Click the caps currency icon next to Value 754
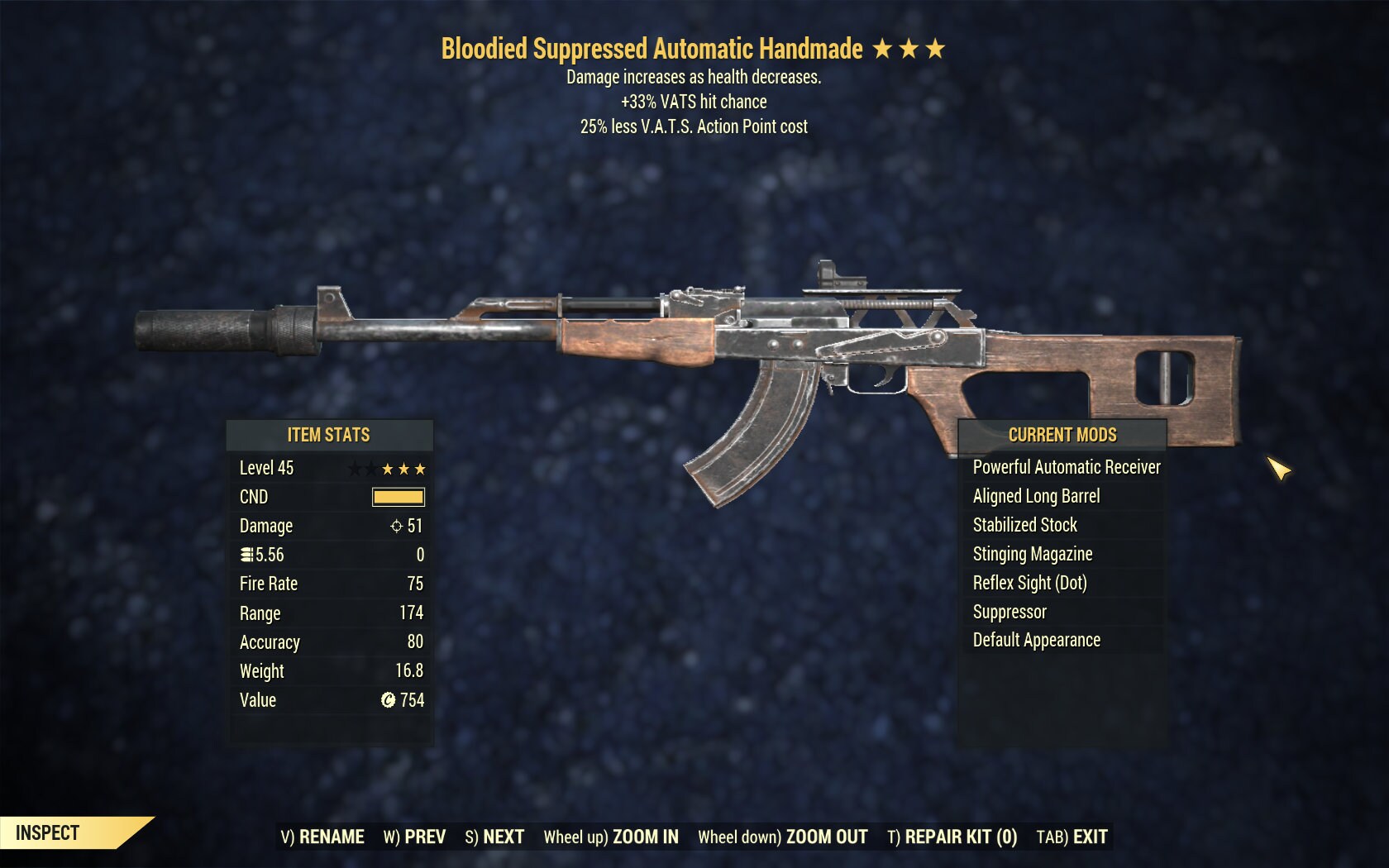This screenshot has height=868, width=1389. point(388,700)
